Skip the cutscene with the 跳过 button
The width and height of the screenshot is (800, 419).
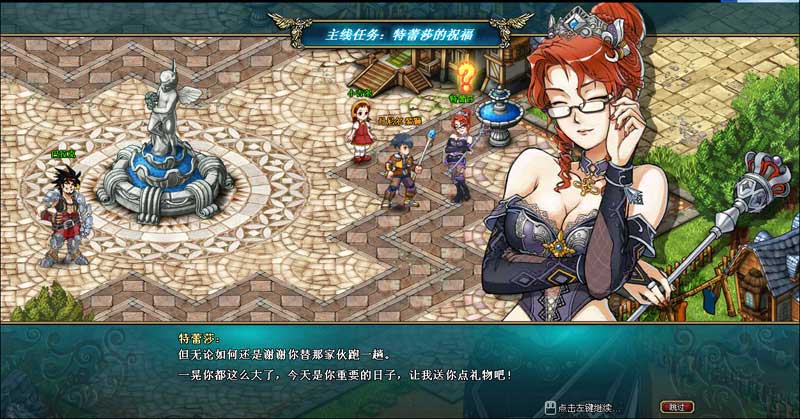tap(678, 407)
